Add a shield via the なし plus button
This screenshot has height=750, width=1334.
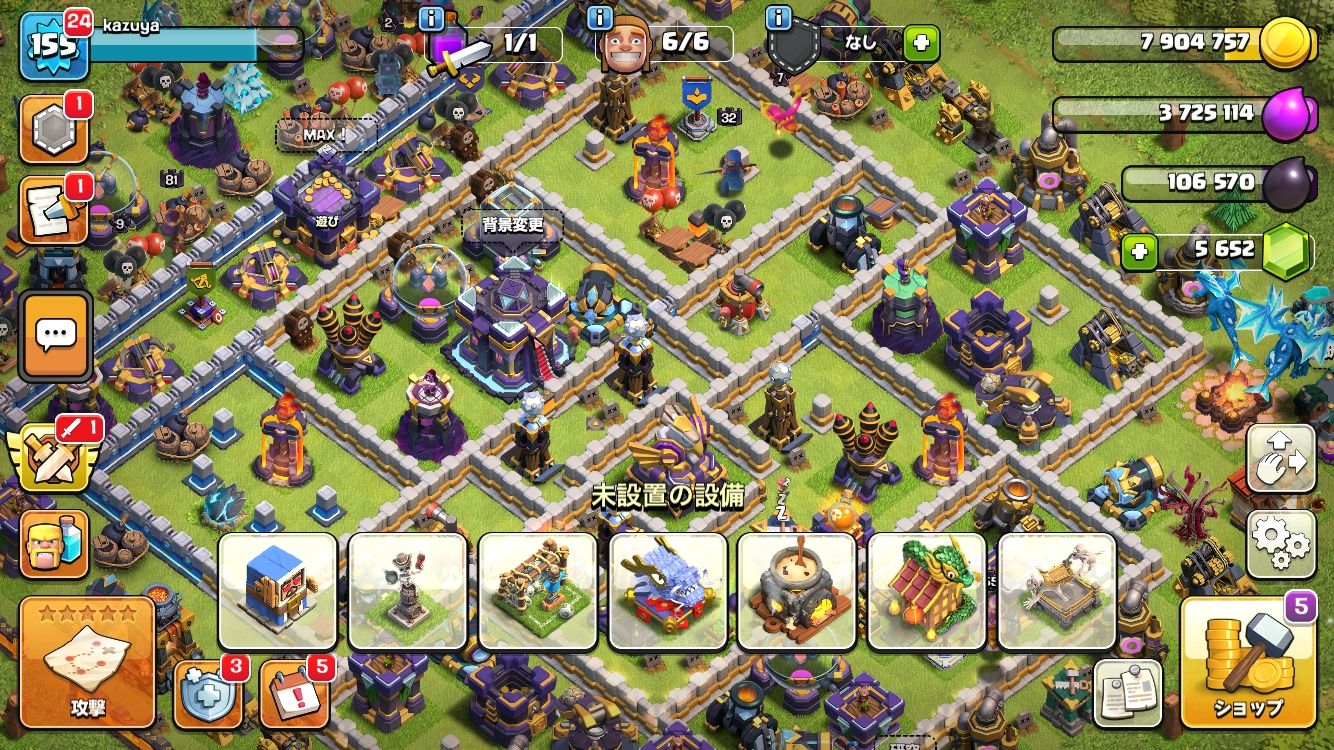921,43
